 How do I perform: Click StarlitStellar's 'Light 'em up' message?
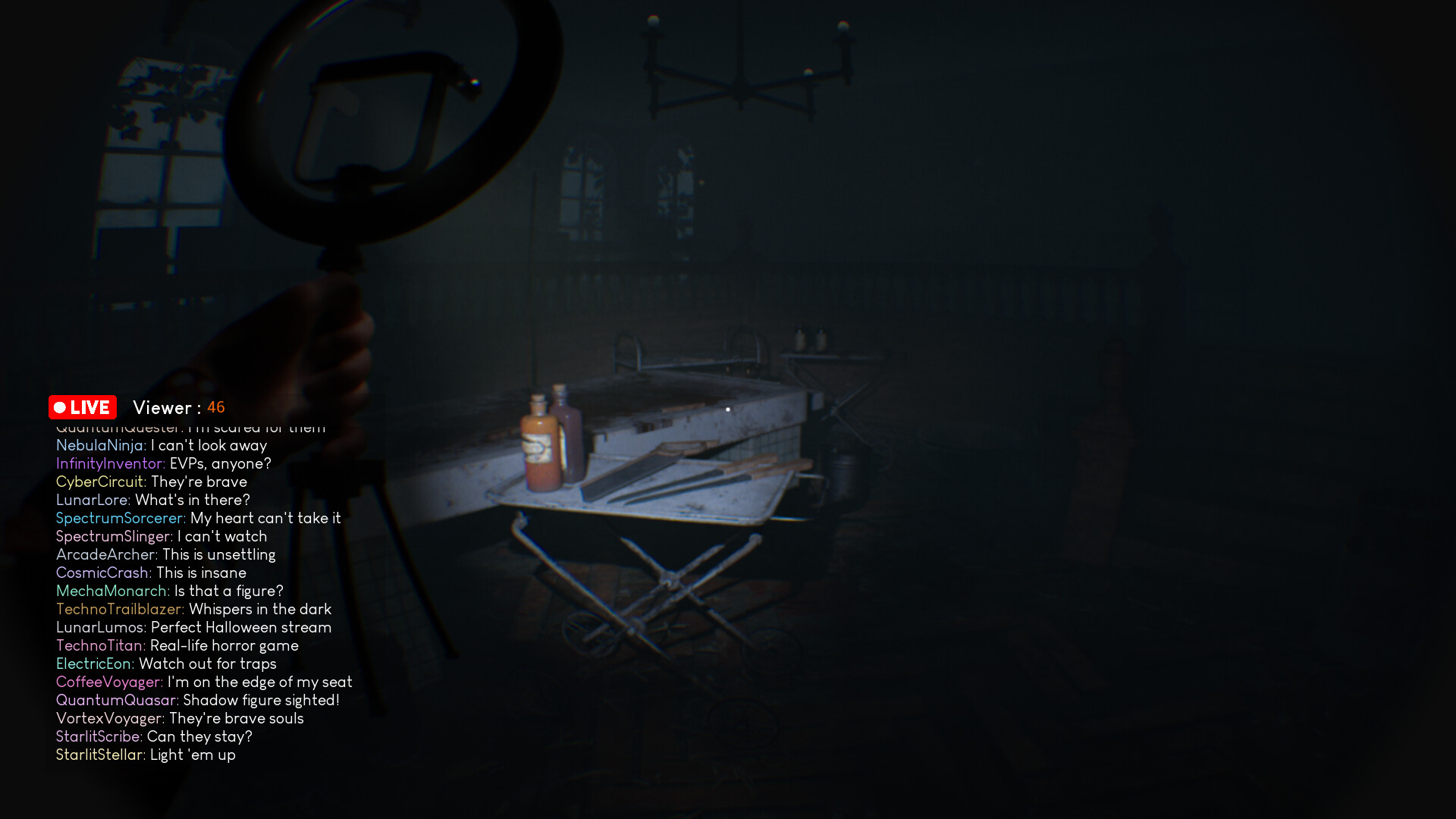[x=192, y=755]
